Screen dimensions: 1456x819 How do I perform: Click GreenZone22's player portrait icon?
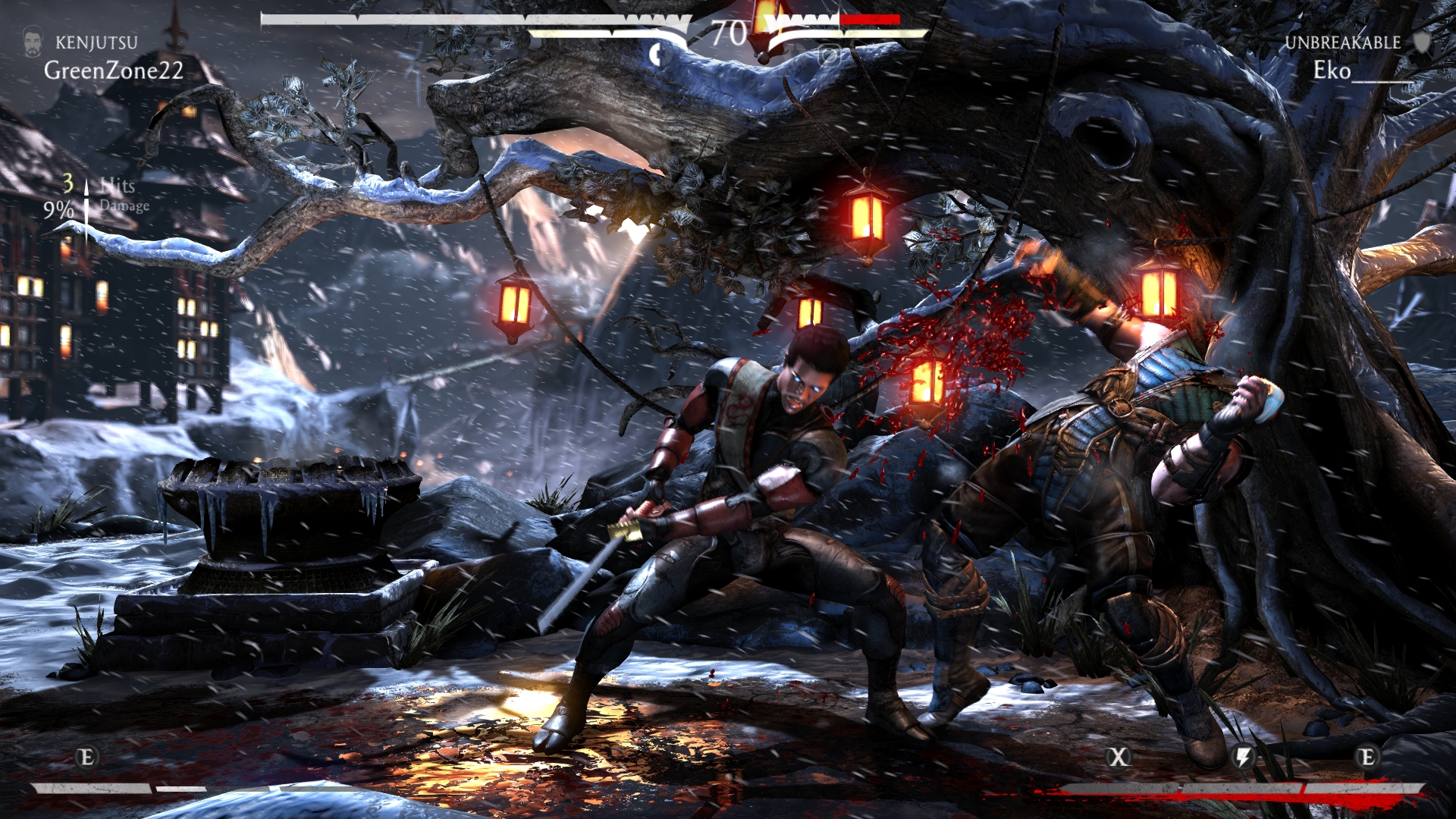point(32,42)
